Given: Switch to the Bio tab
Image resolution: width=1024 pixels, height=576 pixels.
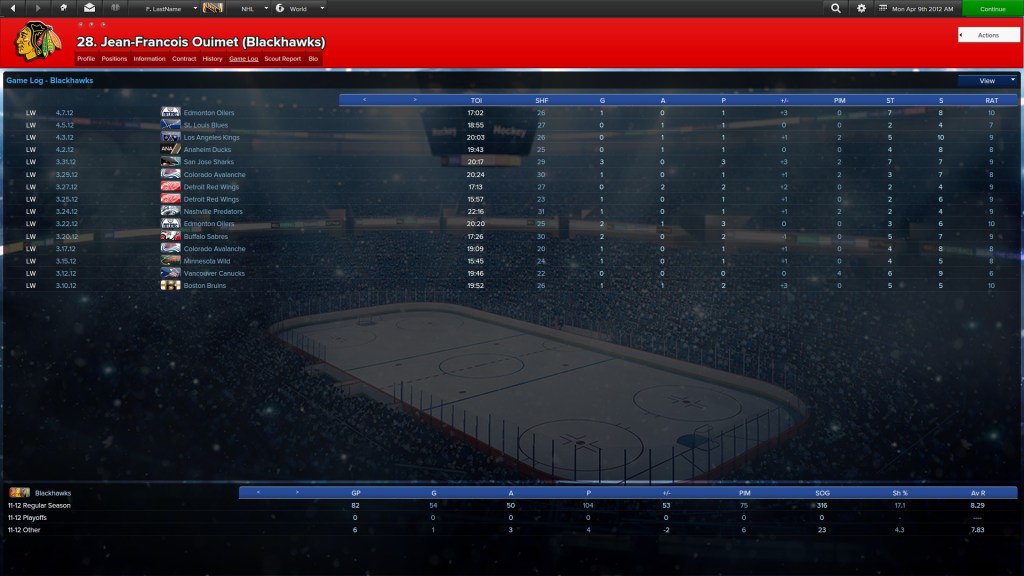Looking at the screenshot, I should click(313, 59).
